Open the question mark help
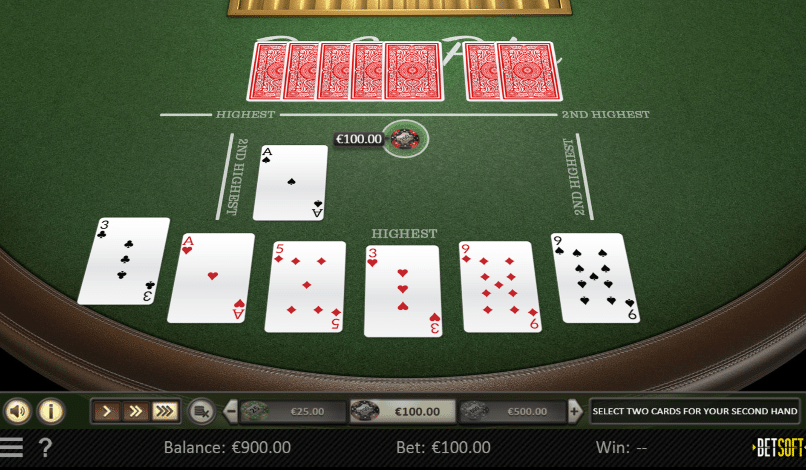The height and width of the screenshot is (470, 806). point(45,447)
